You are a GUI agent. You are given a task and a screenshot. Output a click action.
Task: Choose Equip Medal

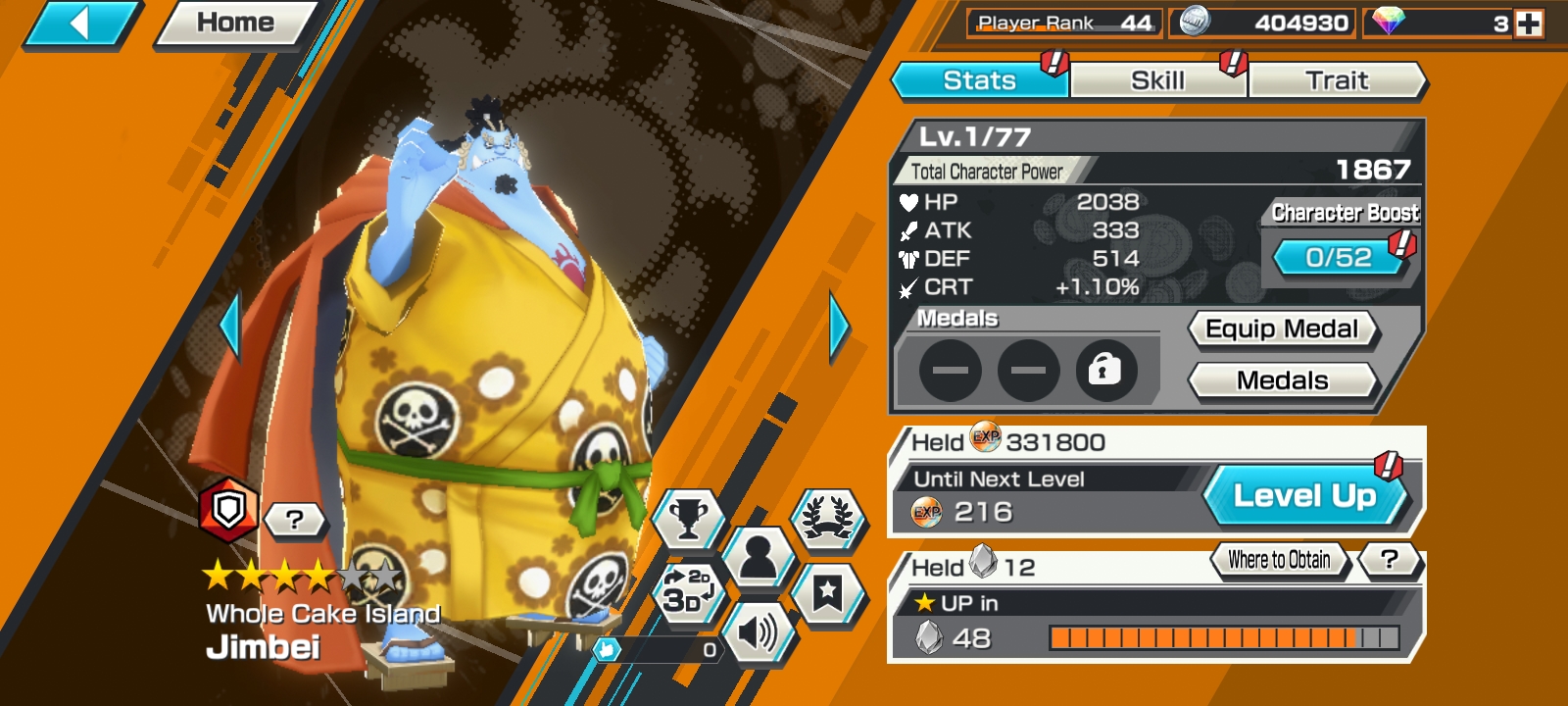pos(1282,329)
